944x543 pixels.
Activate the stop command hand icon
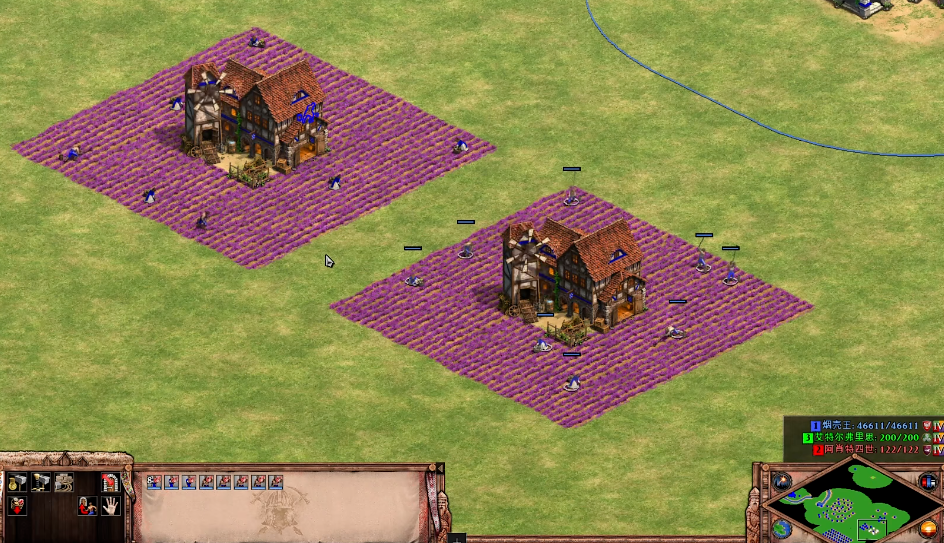click(110, 506)
